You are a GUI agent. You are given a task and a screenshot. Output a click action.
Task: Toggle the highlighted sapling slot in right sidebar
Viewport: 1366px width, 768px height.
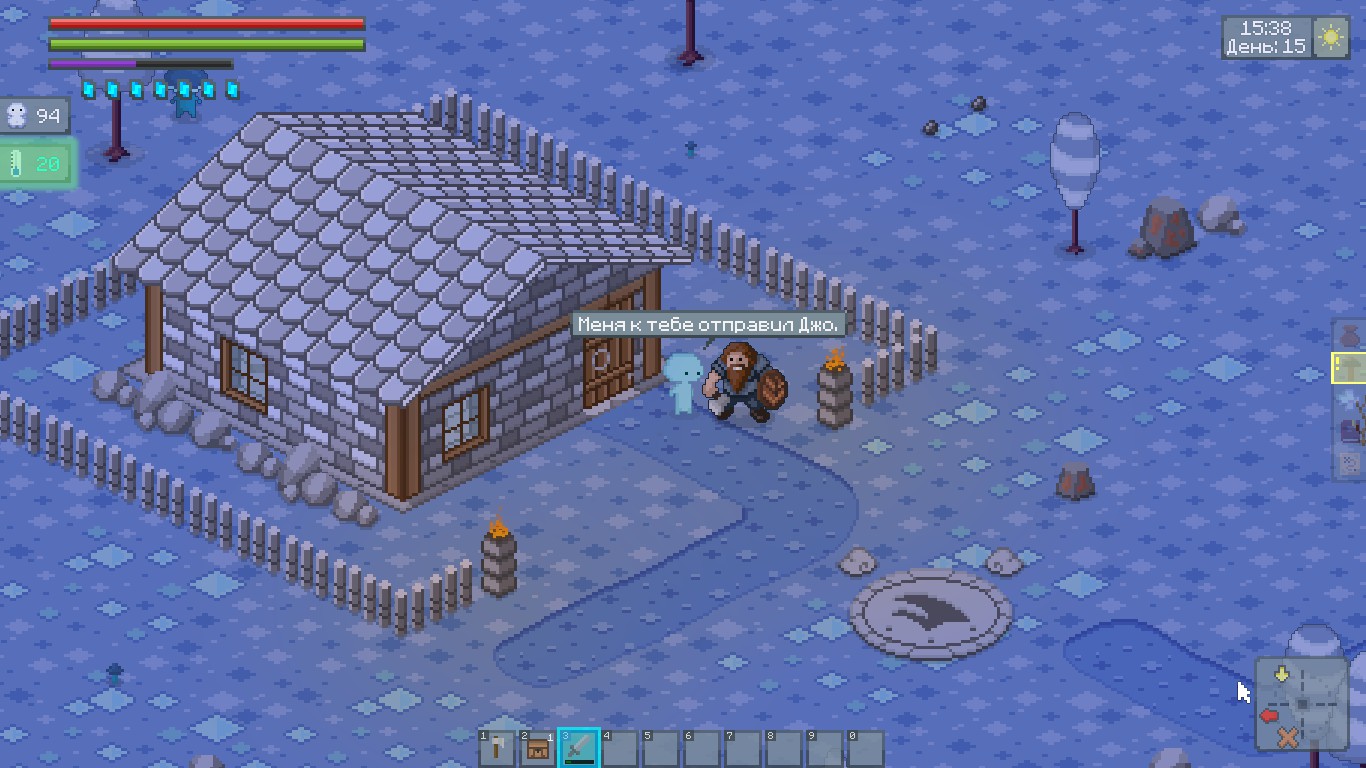1350,368
